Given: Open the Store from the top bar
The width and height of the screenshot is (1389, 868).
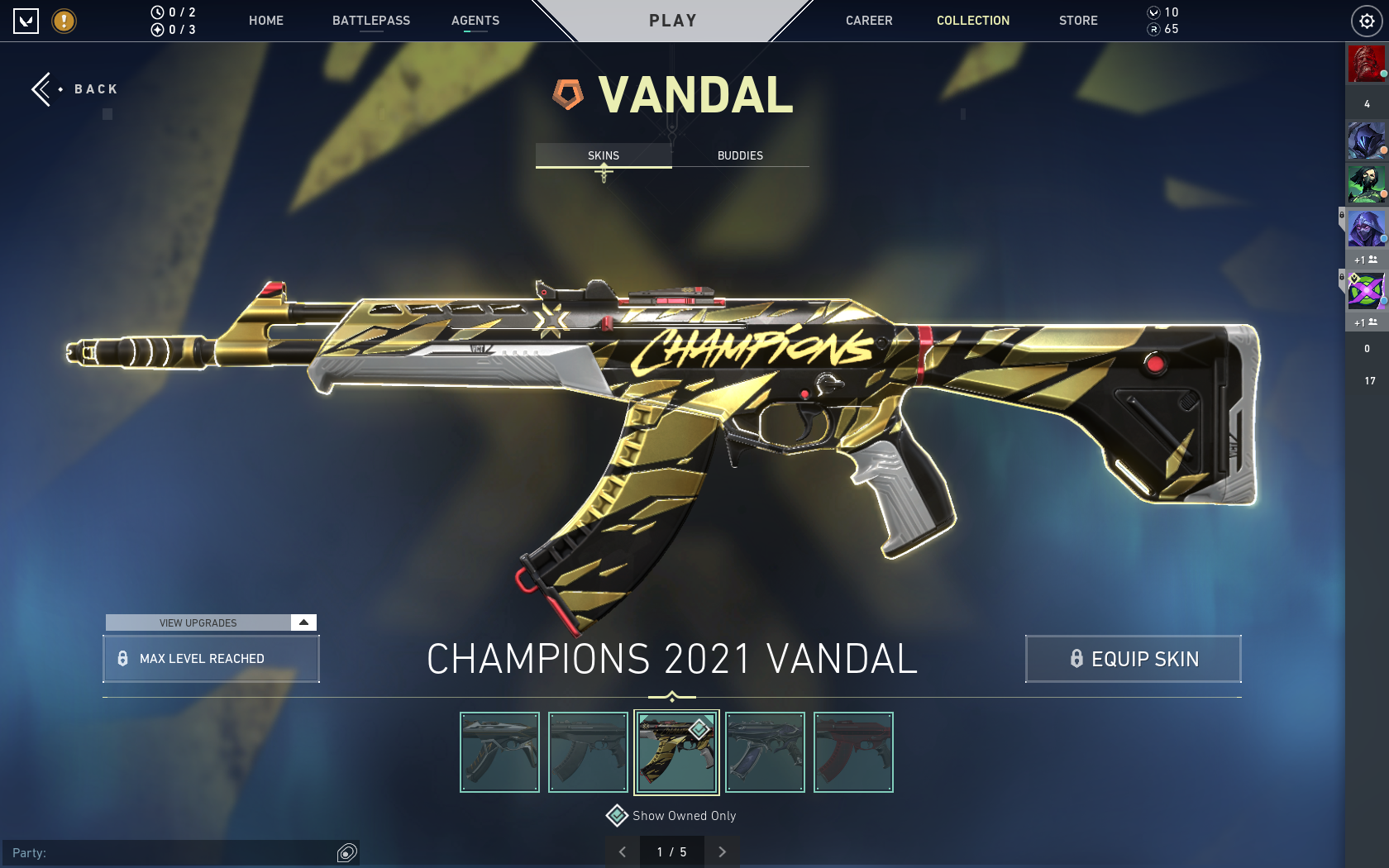Looking at the screenshot, I should pos(1077,20).
